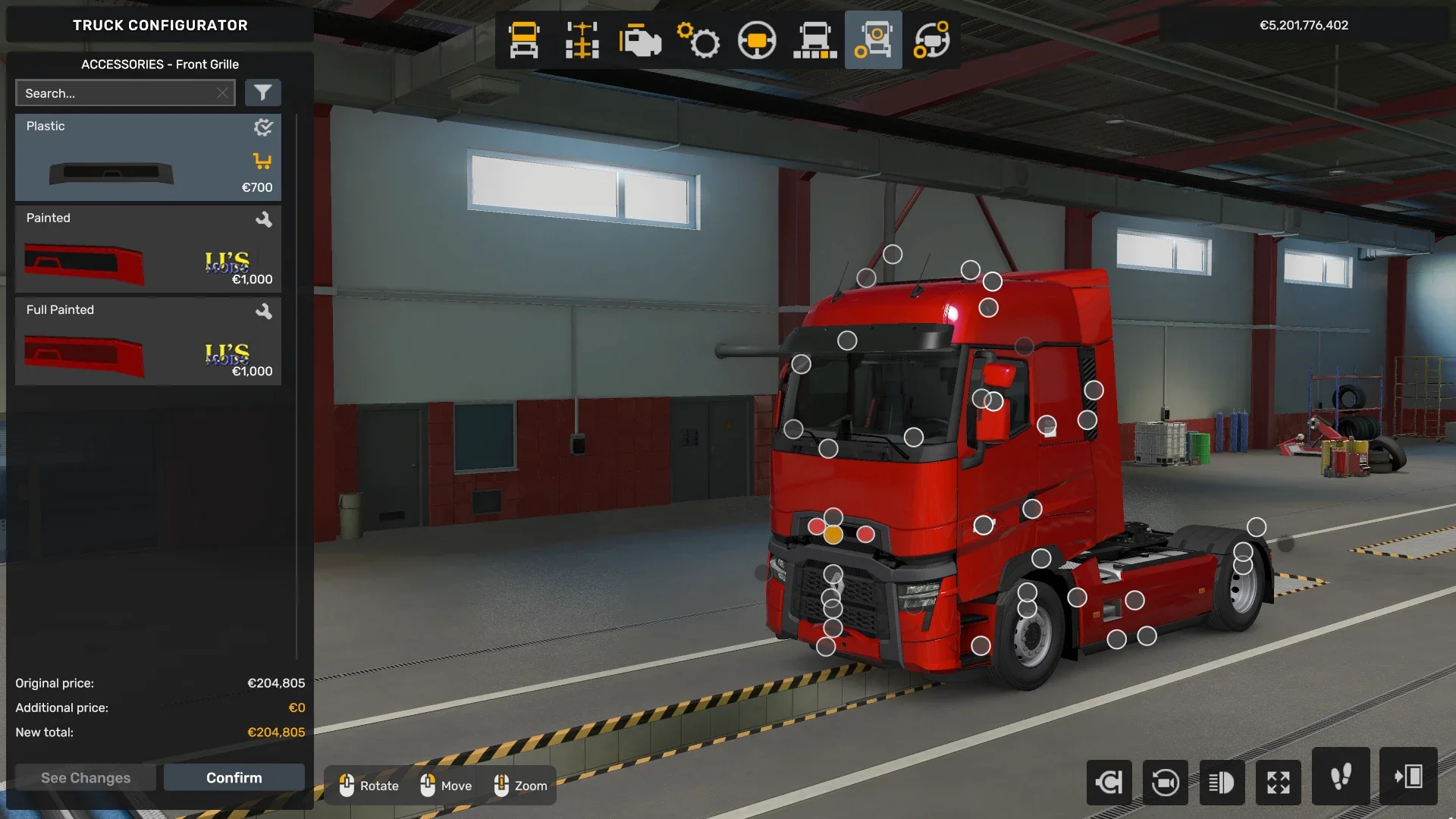Open the Paintjob truck icon
Image resolution: width=1456 pixels, height=819 pixels.
pyautogui.click(x=931, y=40)
